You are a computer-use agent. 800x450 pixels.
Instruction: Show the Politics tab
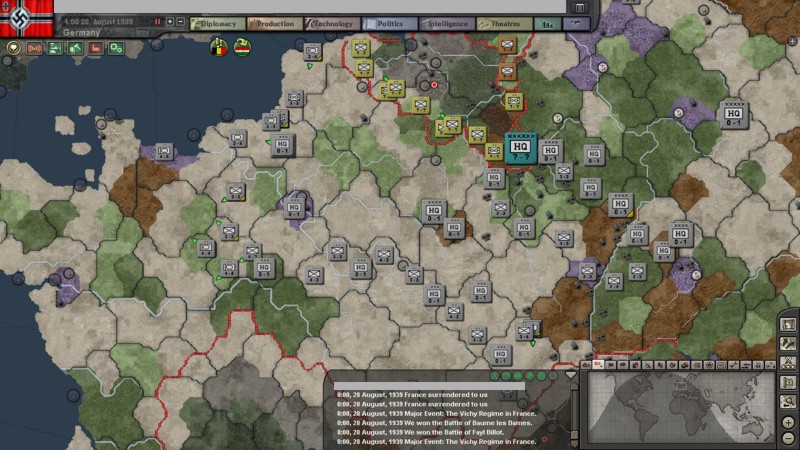coord(390,23)
